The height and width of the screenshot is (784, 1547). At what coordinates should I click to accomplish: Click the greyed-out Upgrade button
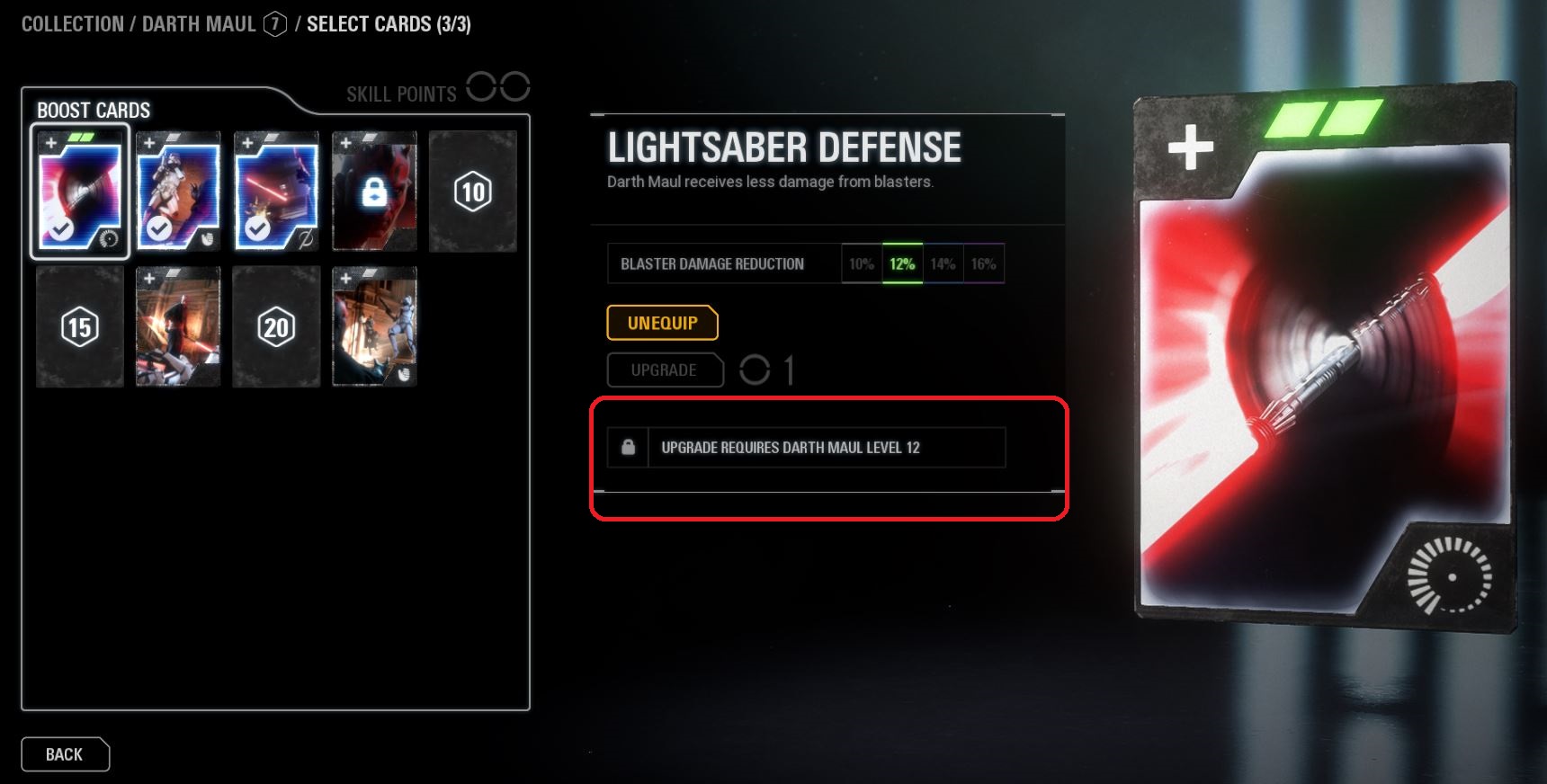pyautogui.click(x=665, y=370)
